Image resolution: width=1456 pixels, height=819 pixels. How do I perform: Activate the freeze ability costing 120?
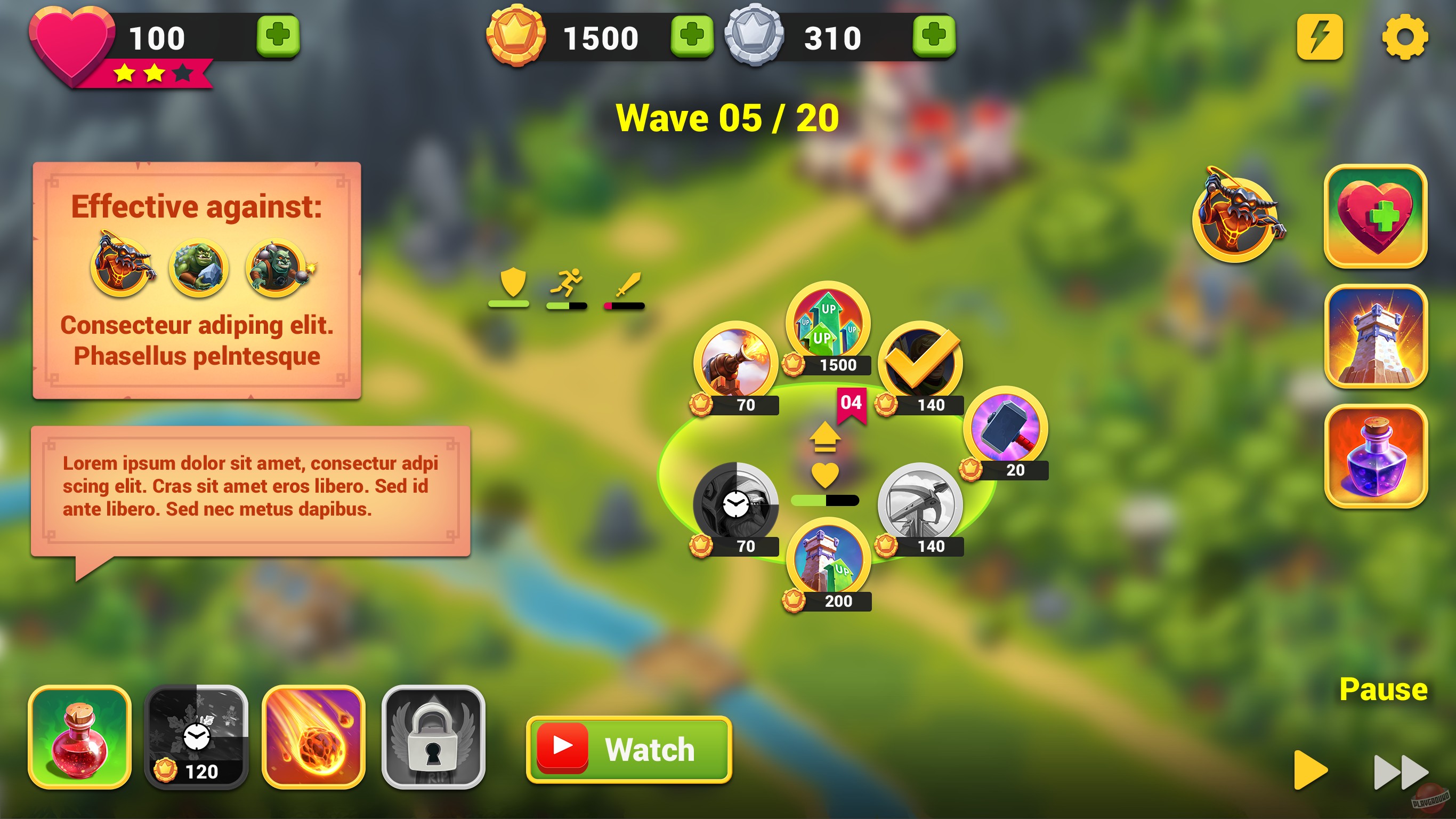click(198, 735)
